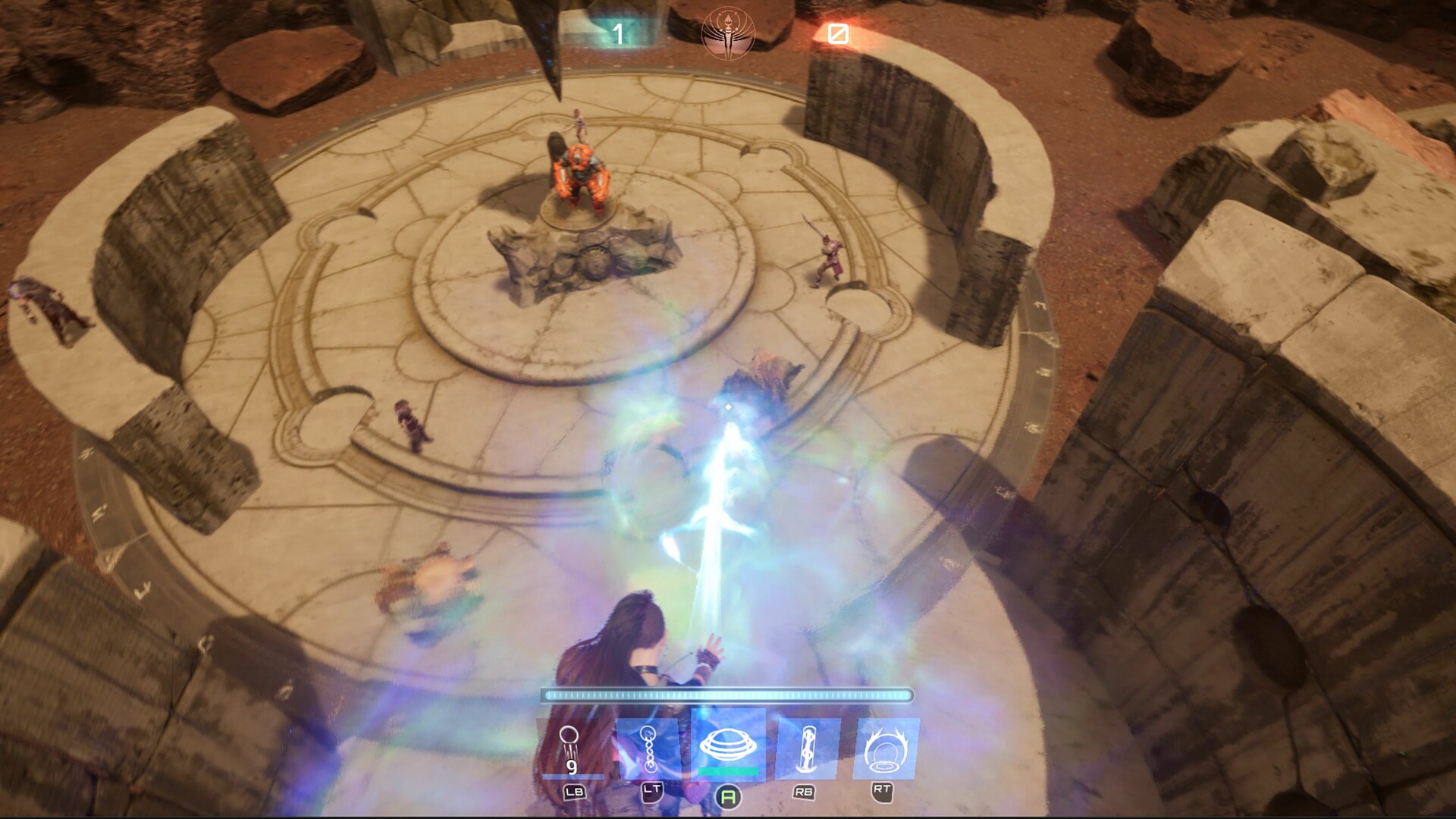
Task: Trigger the energy pillar ability
Action: (x=807, y=748)
